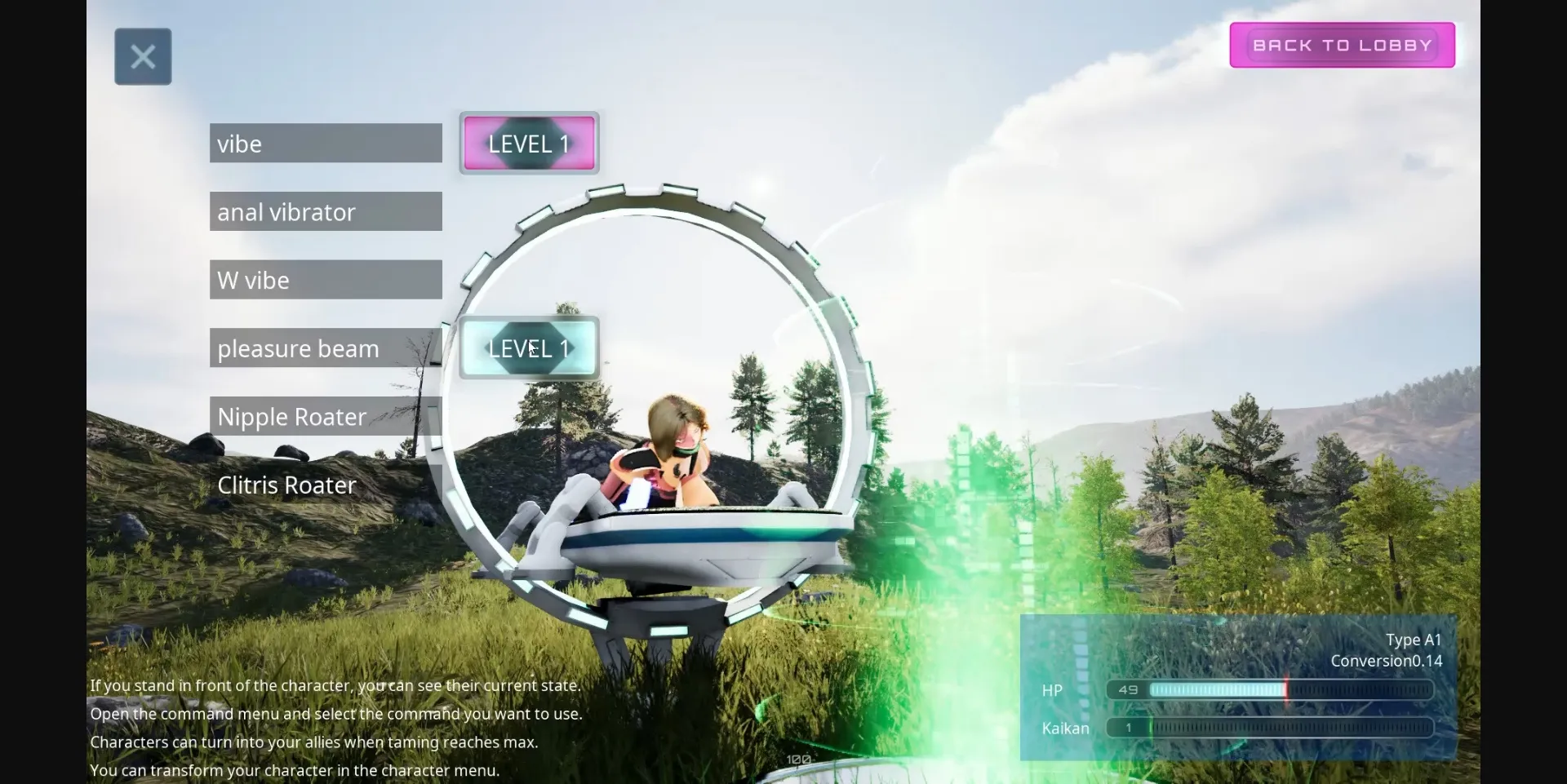
Task: Click the "Conversion0.14" text
Action: tap(1385, 661)
